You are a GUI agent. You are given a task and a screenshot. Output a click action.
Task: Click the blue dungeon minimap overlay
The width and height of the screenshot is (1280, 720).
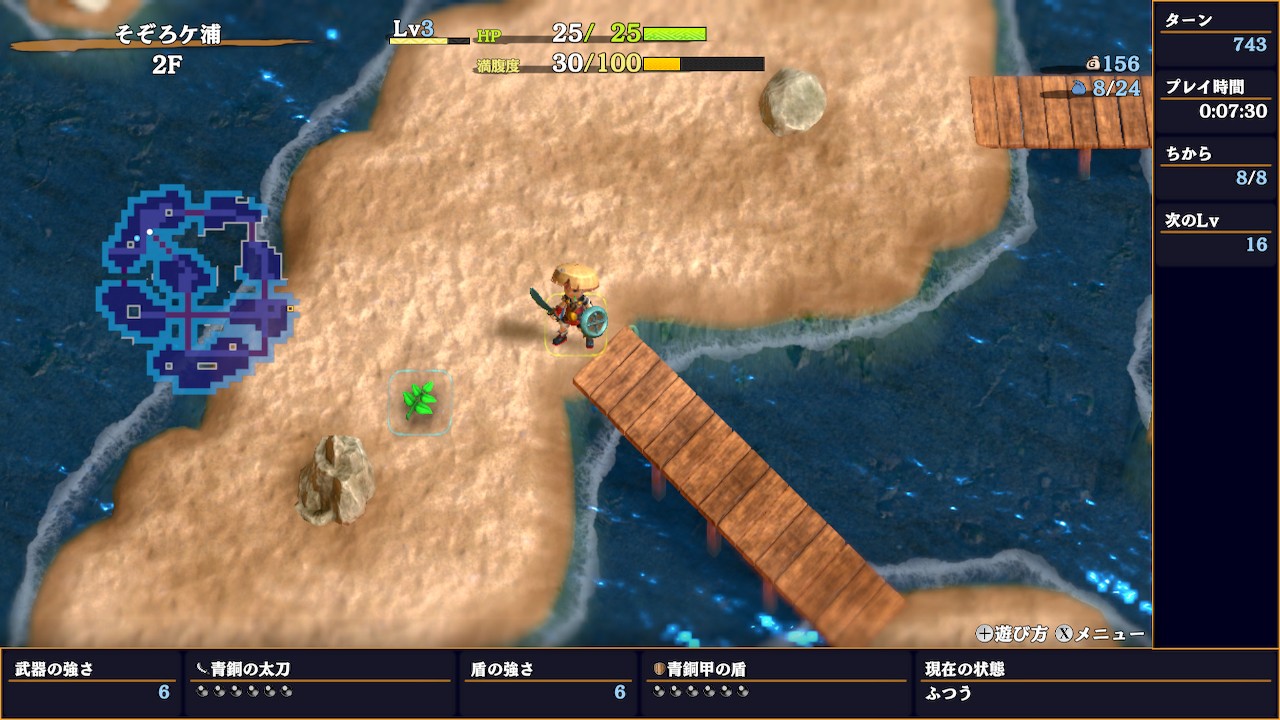click(195, 290)
